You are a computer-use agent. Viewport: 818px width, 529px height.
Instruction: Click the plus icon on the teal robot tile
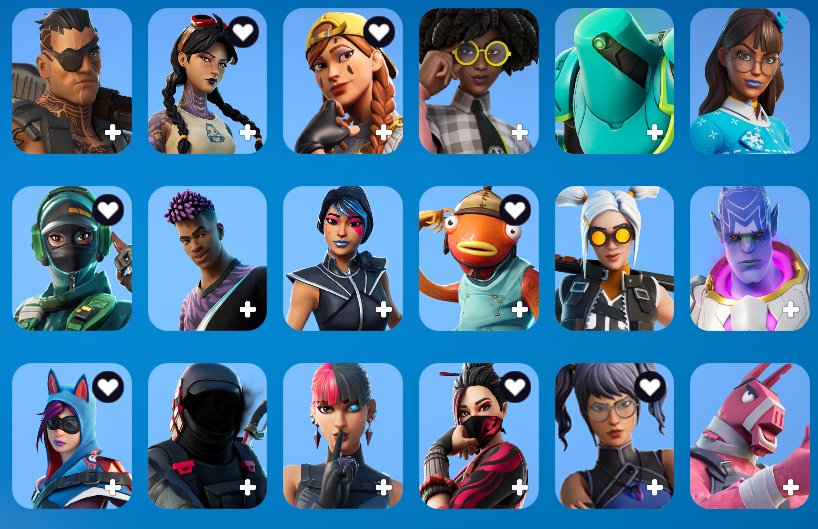pos(655,132)
